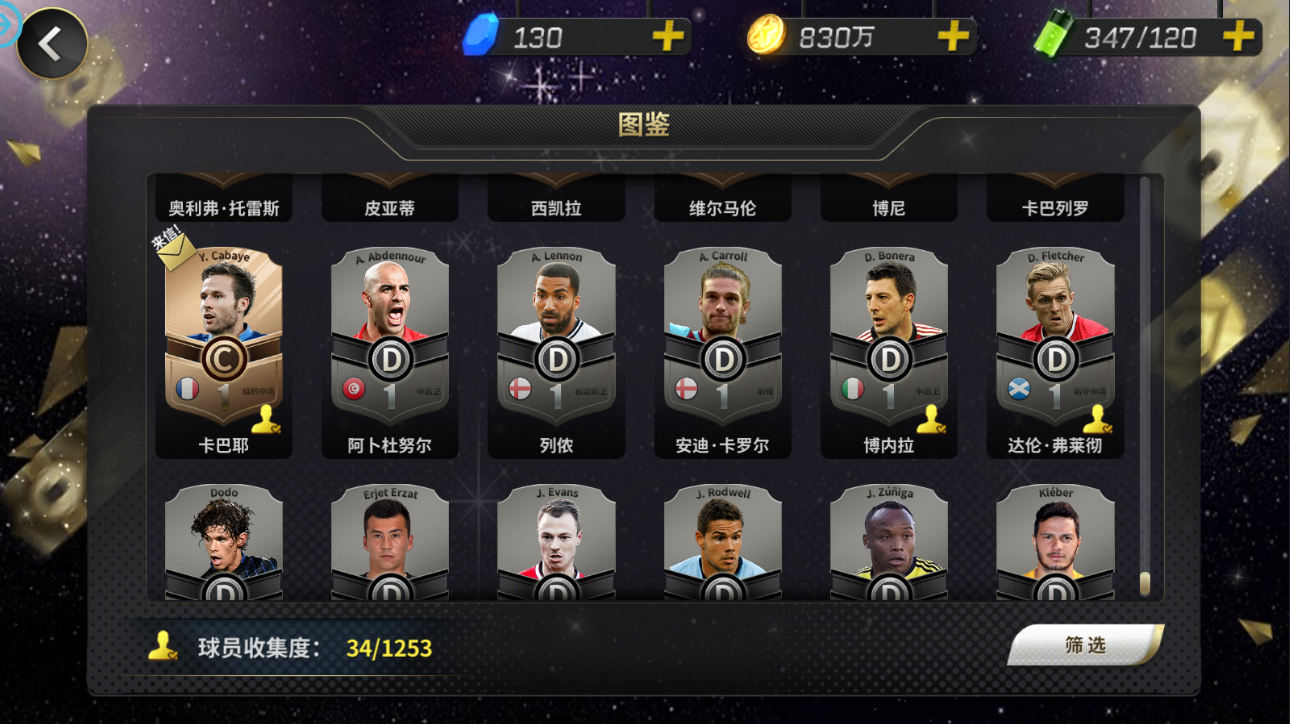Go back with the arrow button

(x=51, y=44)
